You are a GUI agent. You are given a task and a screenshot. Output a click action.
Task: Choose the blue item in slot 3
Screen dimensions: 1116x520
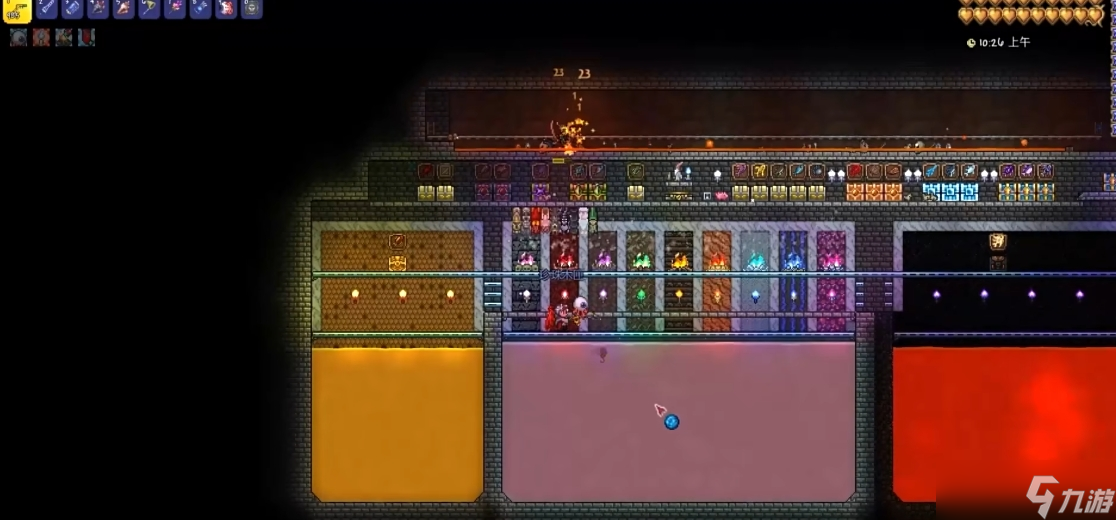tap(72, 9)
